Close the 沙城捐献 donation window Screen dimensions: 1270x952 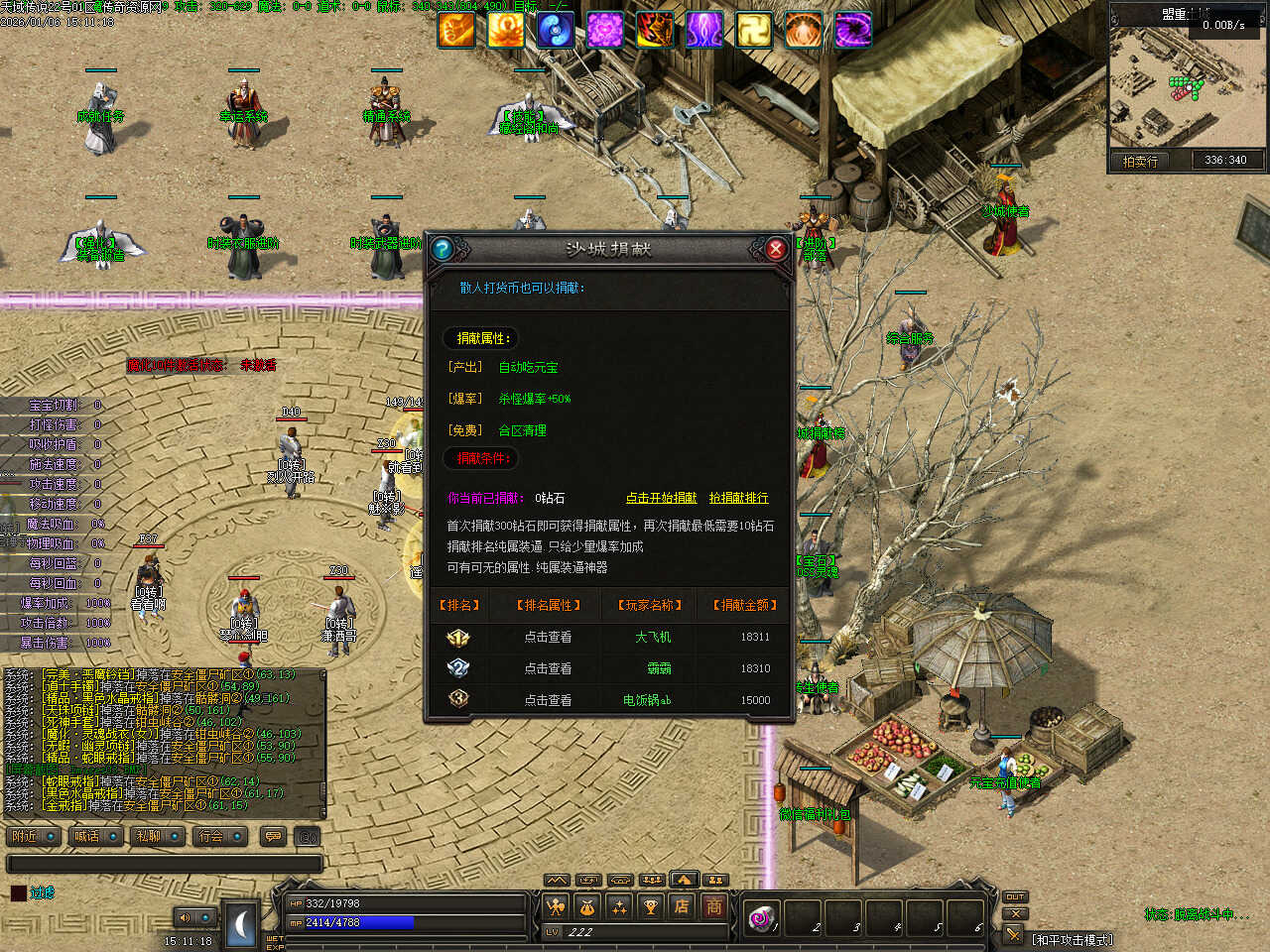(x=776, y=249)
